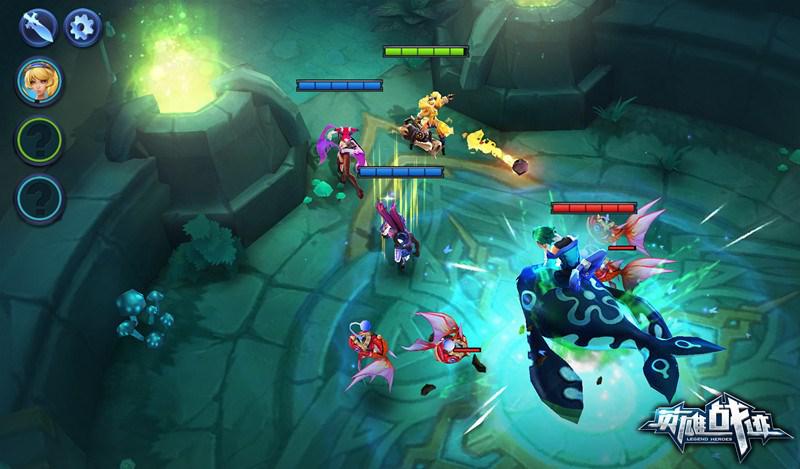The image size is (800, 469).
Task: Select the green-ringed question mark slot
Action: (x=38, y=142)
